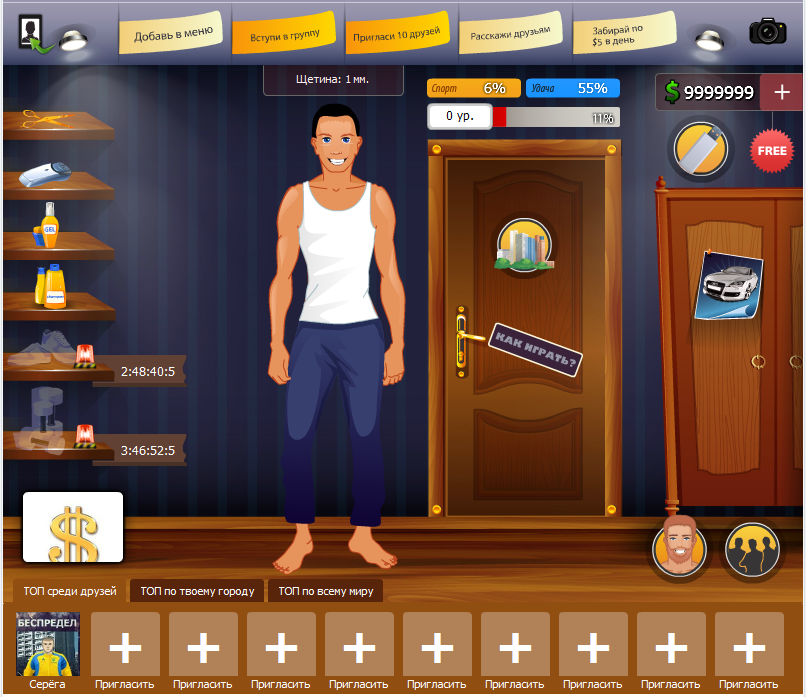806x697 pixels.
Task: Select the scissors on the top shelf
Action: point(42,119)
